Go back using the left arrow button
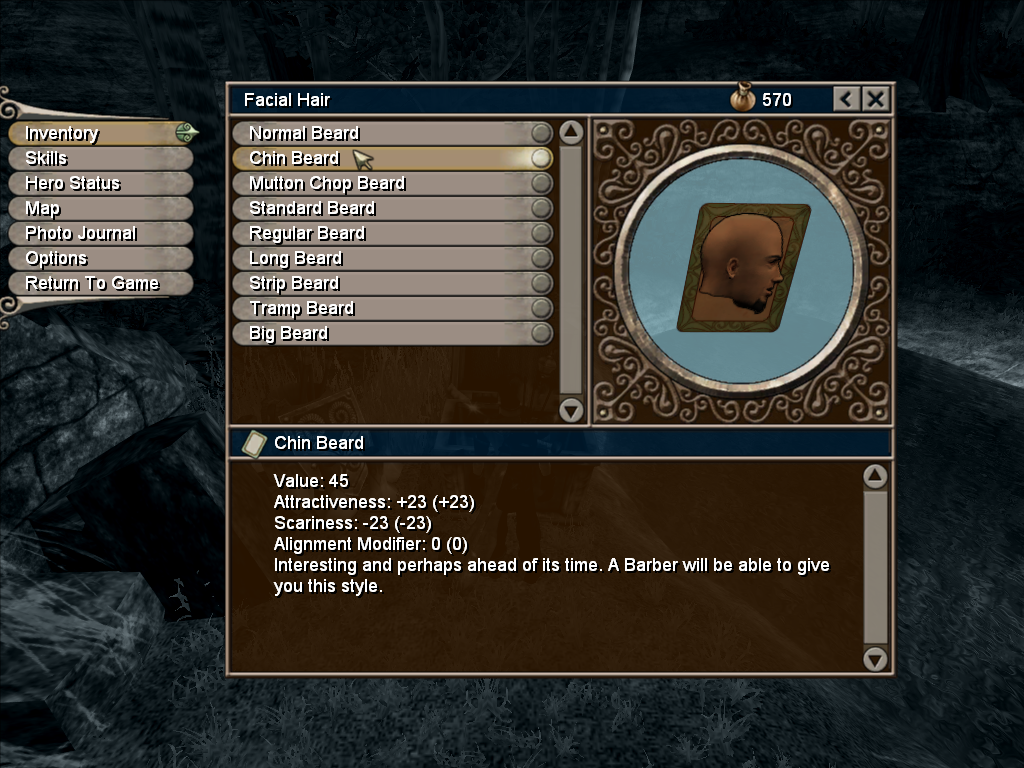 coord(847,99)
